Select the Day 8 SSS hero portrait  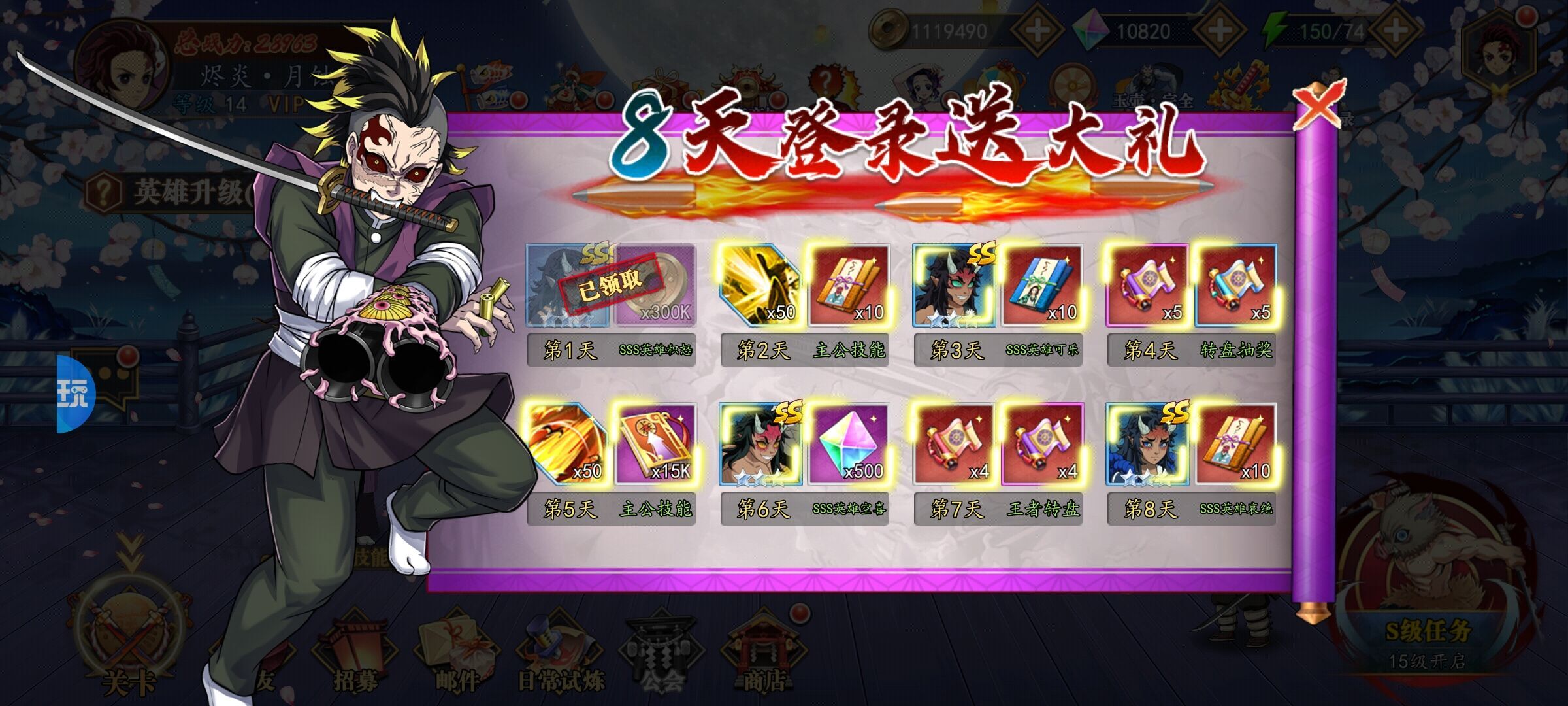(x=1148, y=445)
